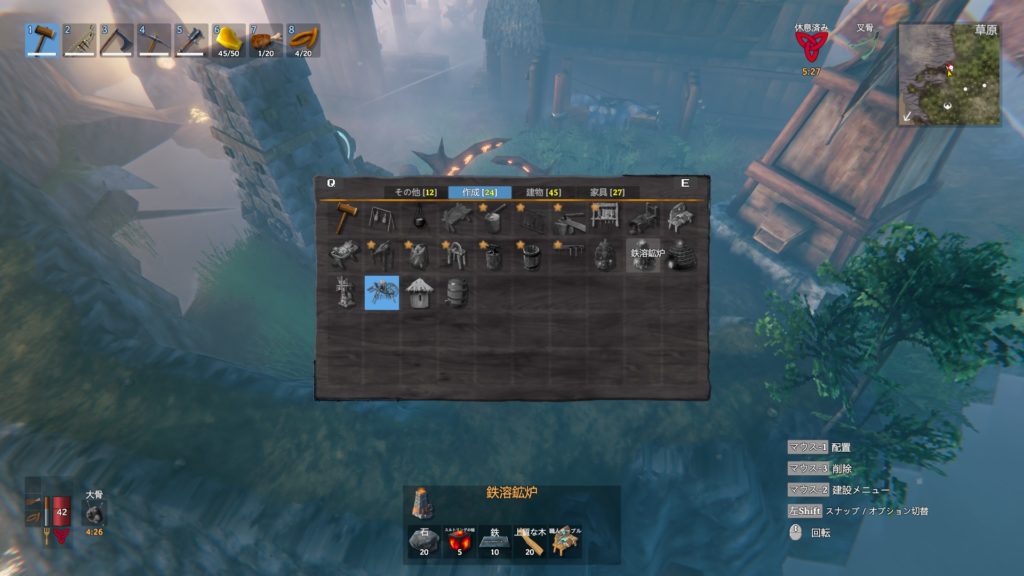Click the active 作成 crafting tab
Image resolution: width=1024 pixels, height=576 pixels.
480,192
